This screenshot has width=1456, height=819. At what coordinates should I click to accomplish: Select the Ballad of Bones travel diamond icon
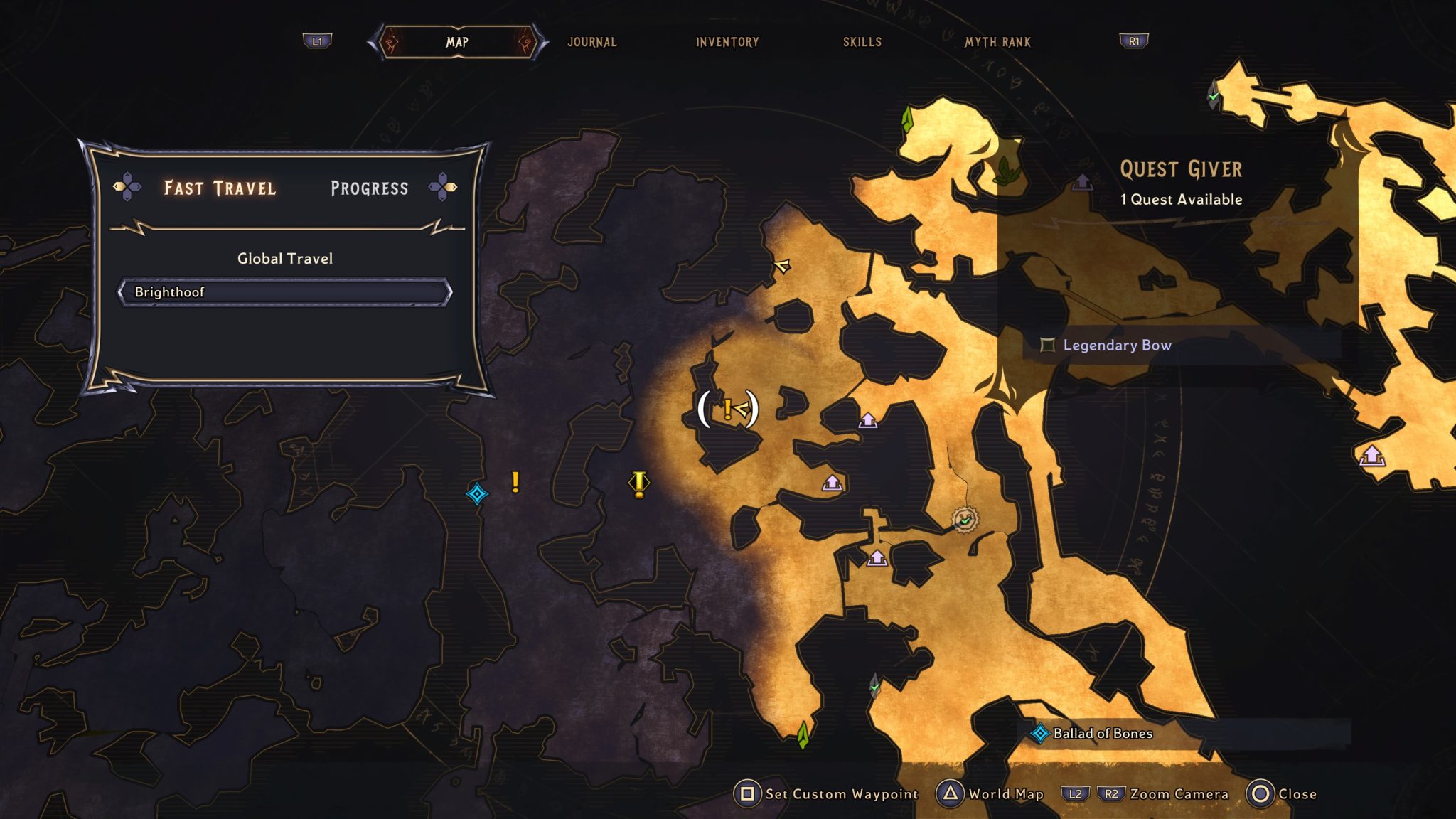click(x=1039, y=734)
